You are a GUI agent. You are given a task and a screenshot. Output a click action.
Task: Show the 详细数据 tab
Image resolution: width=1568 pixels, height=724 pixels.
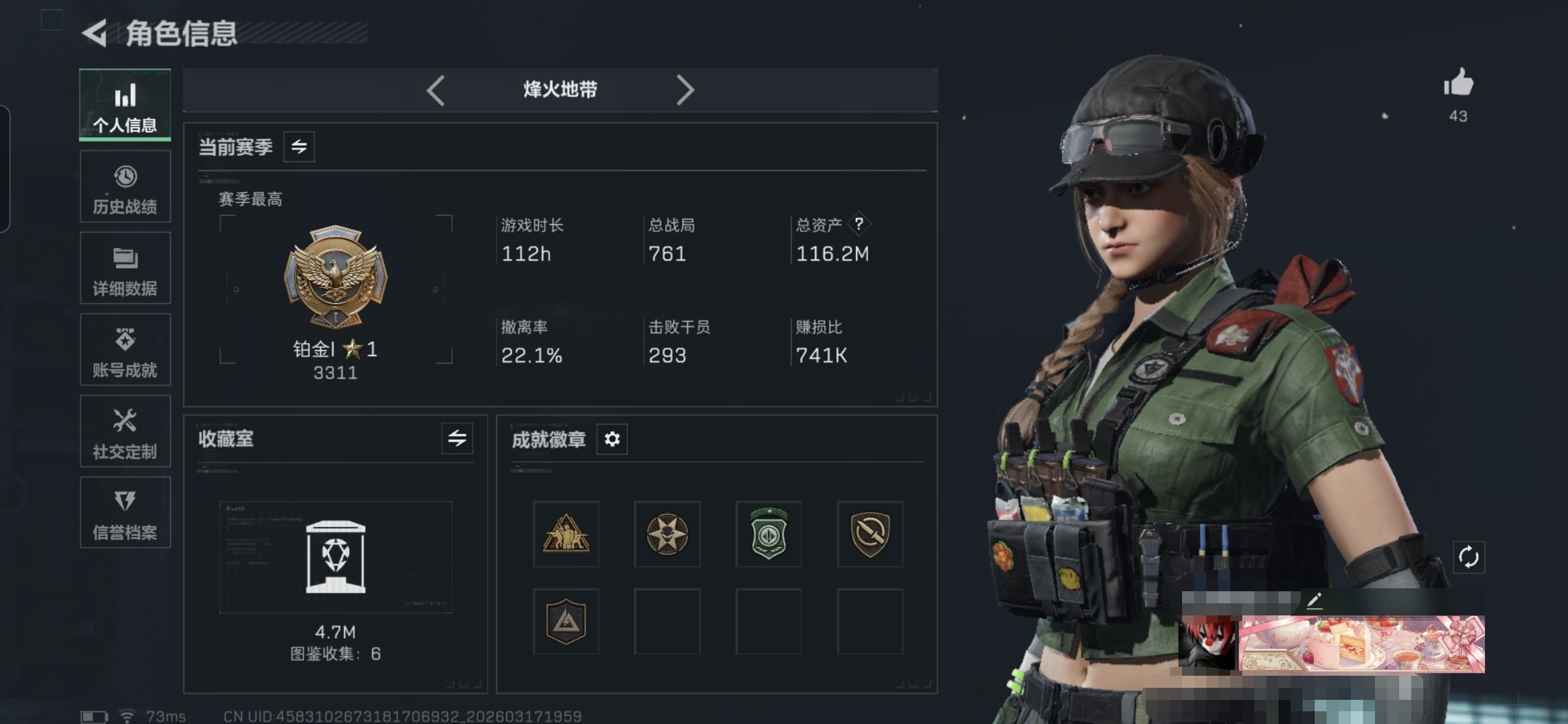tap(125, 269)
